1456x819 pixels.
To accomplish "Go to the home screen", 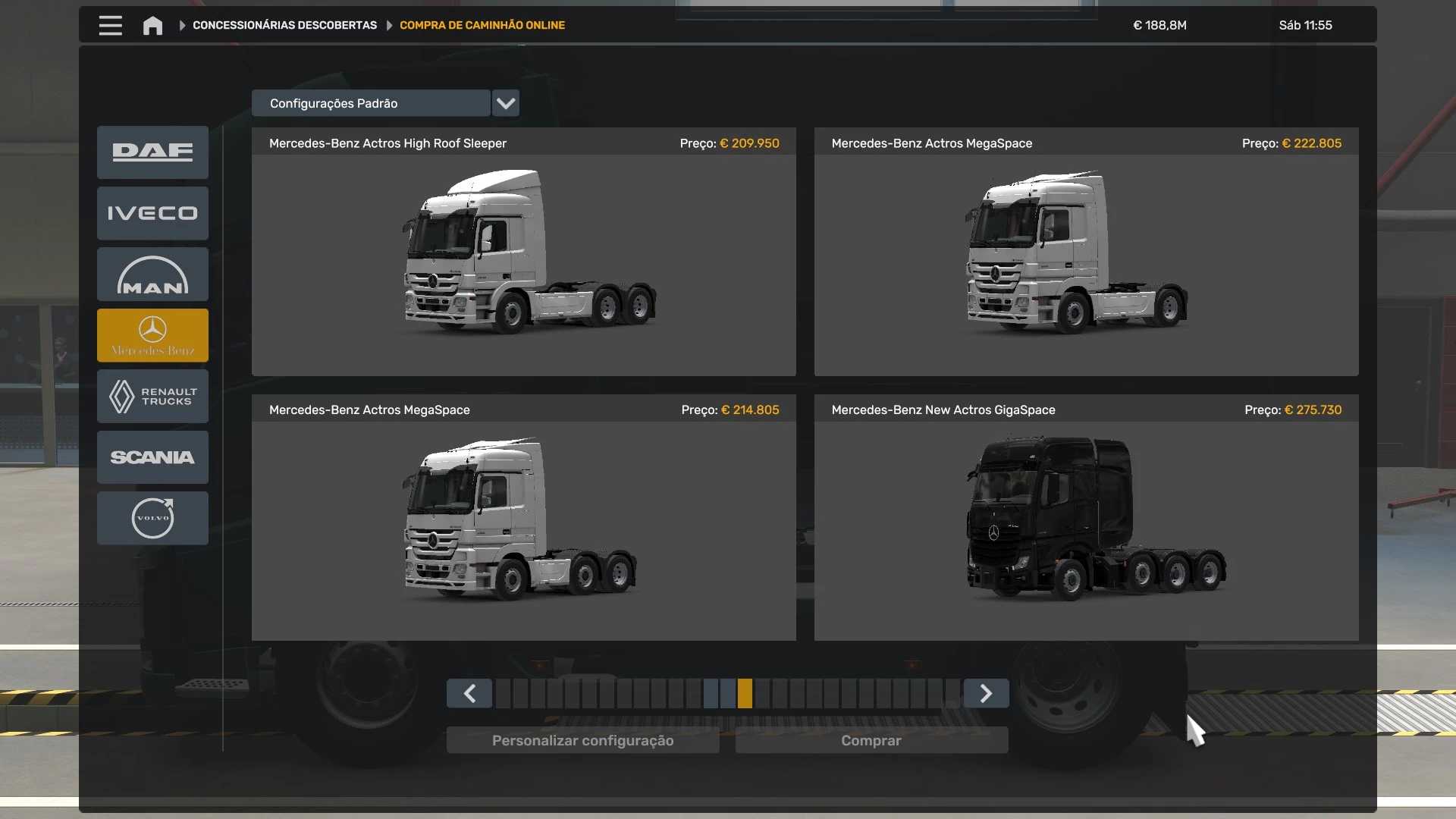I will click(x=152, y=26).
